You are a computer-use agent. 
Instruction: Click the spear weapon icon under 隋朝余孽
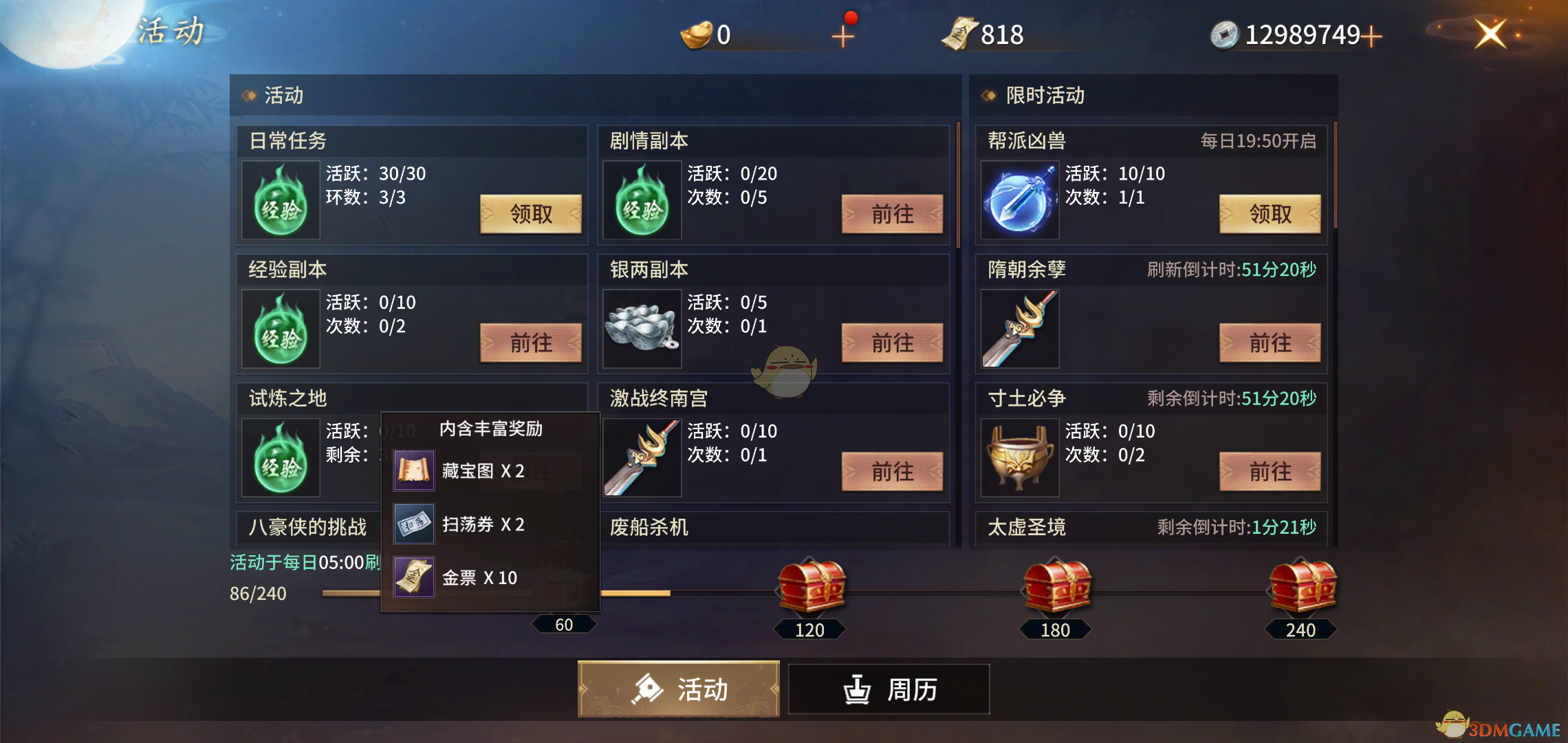tap(1019, 329)
